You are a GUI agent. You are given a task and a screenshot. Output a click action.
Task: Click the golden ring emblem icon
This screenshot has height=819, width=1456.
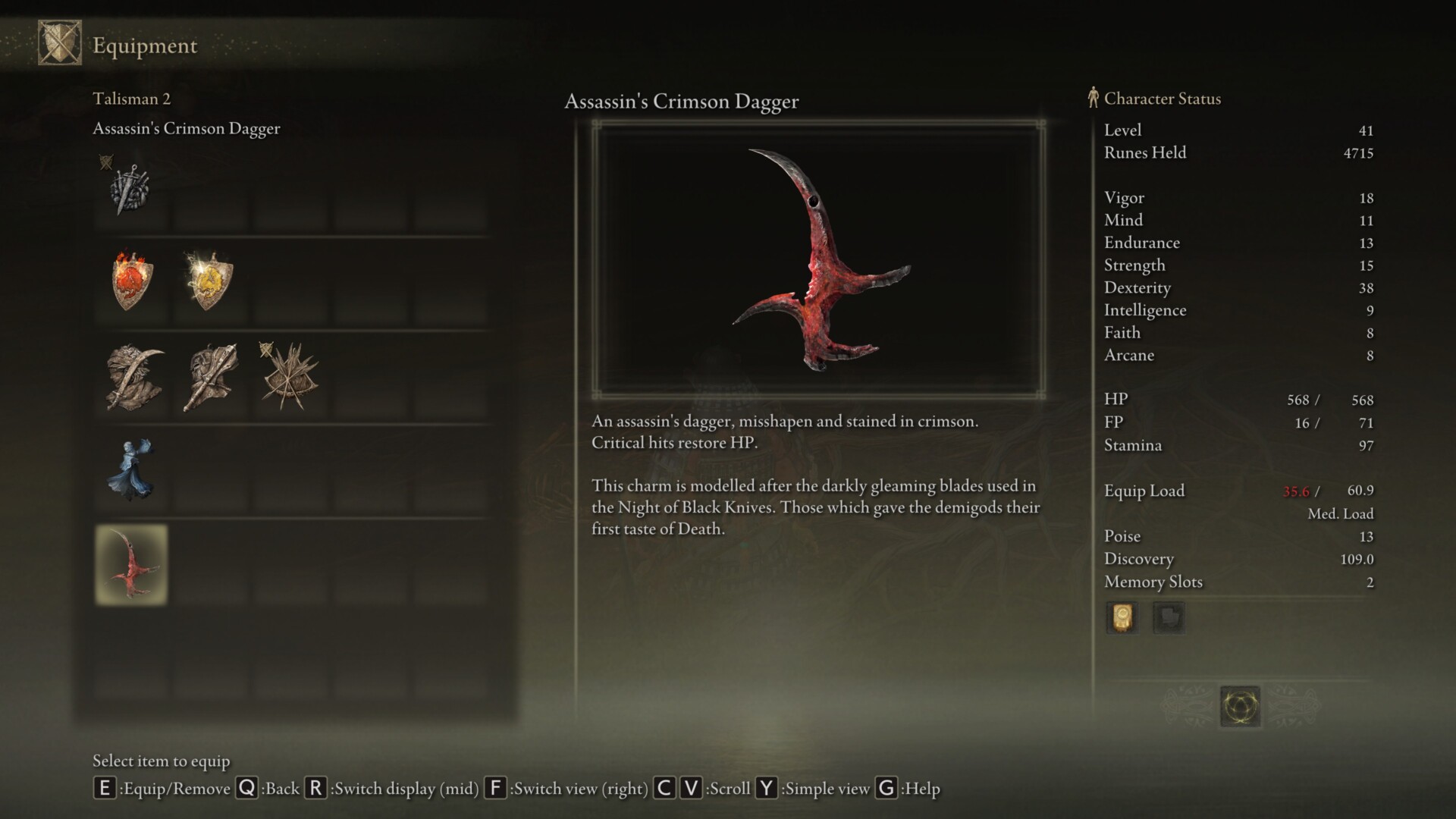click(1241, 707)
